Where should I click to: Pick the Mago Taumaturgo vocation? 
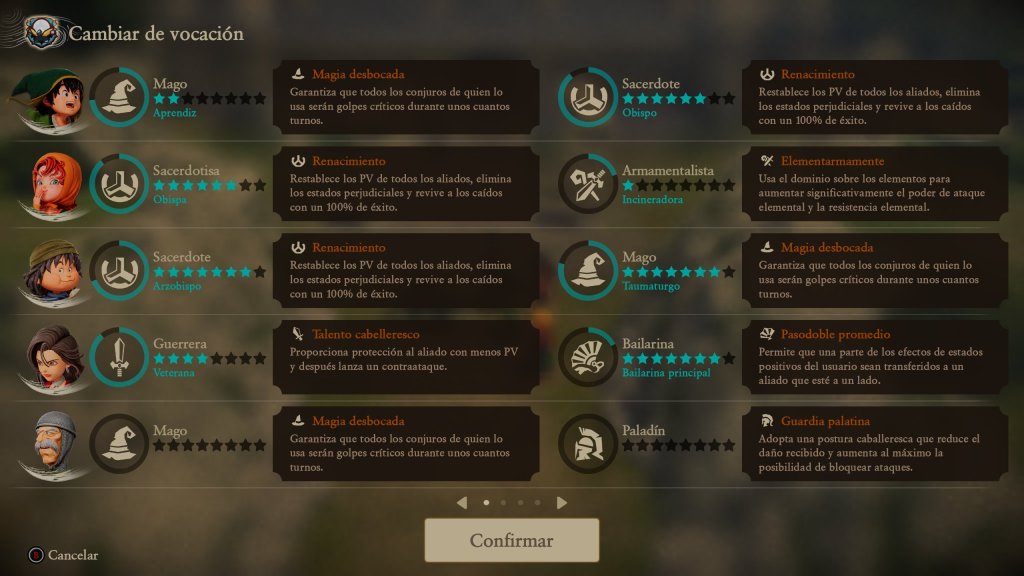650,270
